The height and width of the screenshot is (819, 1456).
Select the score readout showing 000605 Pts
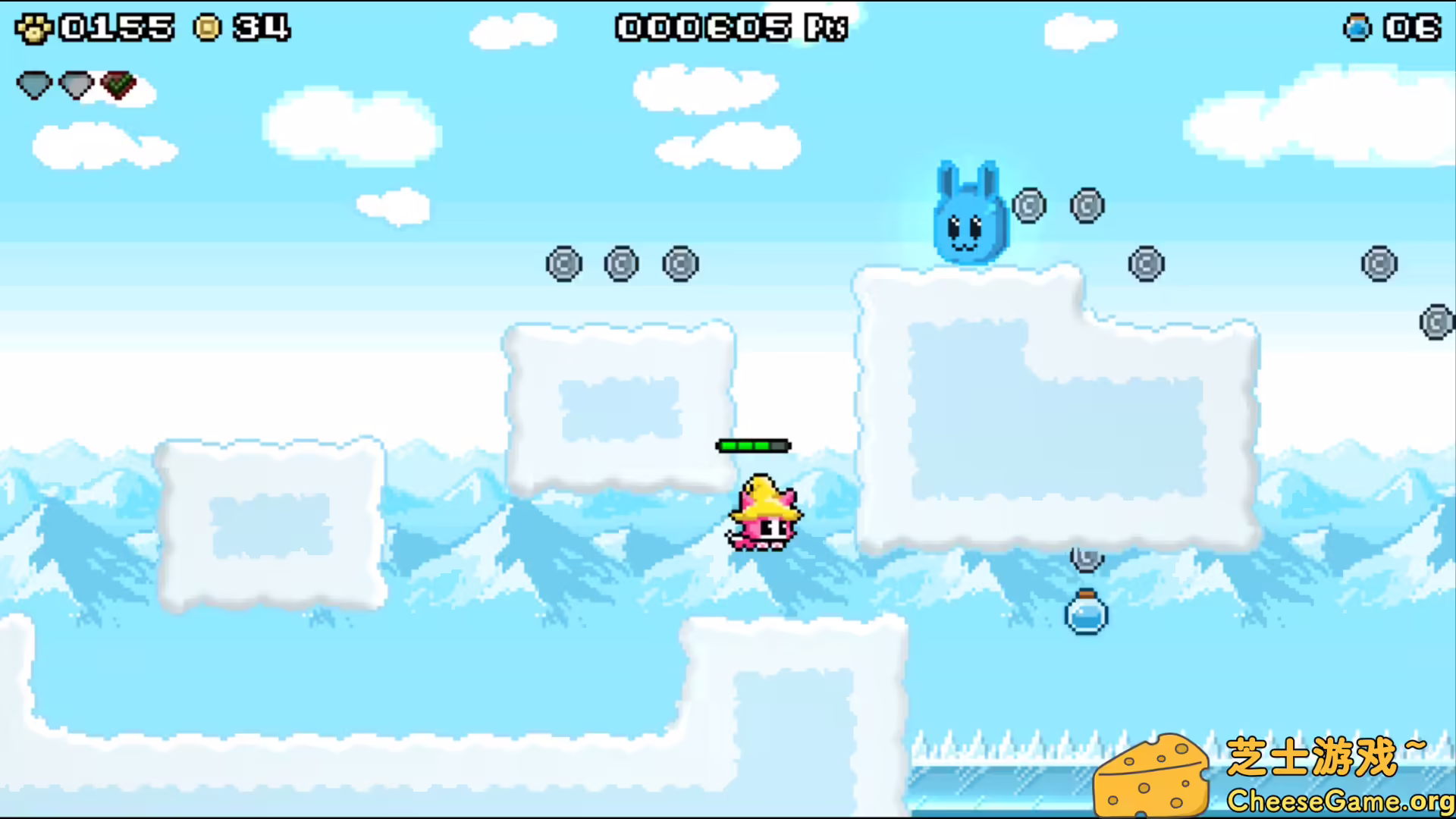729,27
